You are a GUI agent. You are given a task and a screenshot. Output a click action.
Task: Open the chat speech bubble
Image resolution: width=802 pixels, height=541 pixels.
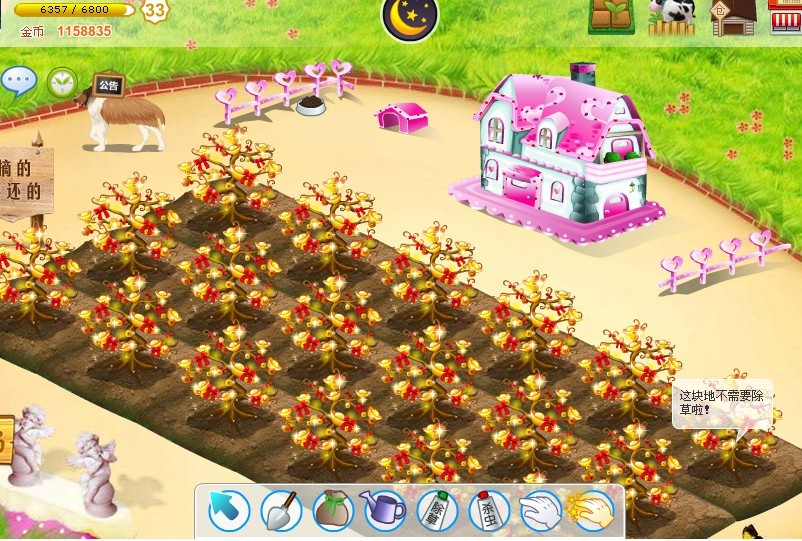[17, 81]
